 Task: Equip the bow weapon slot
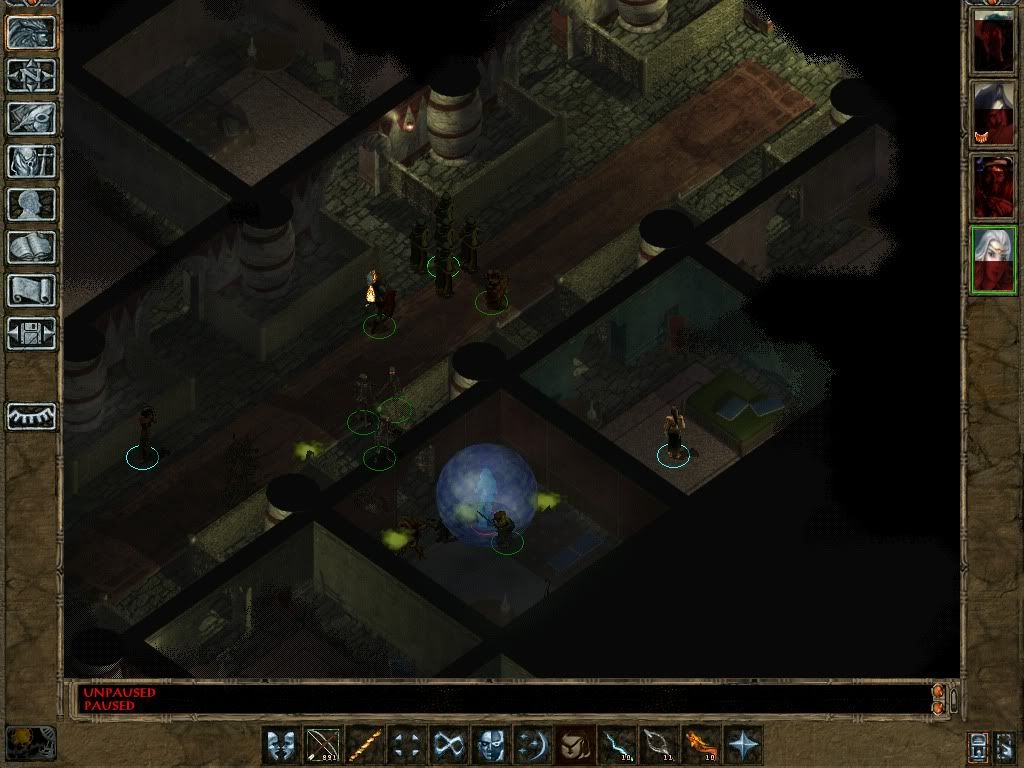[324, 745]
